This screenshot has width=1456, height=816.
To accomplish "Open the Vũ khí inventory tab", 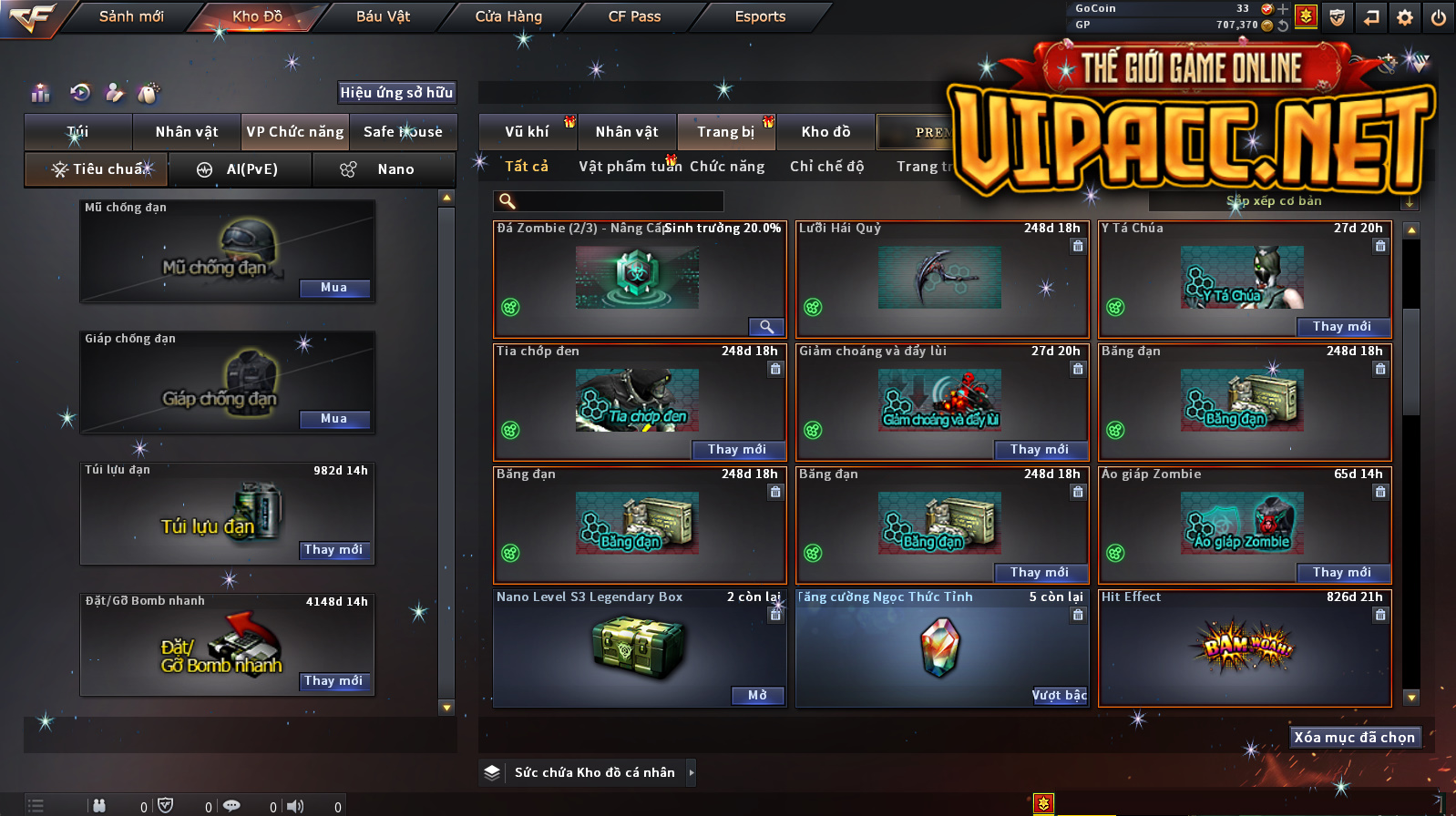I will click(528, 132).
